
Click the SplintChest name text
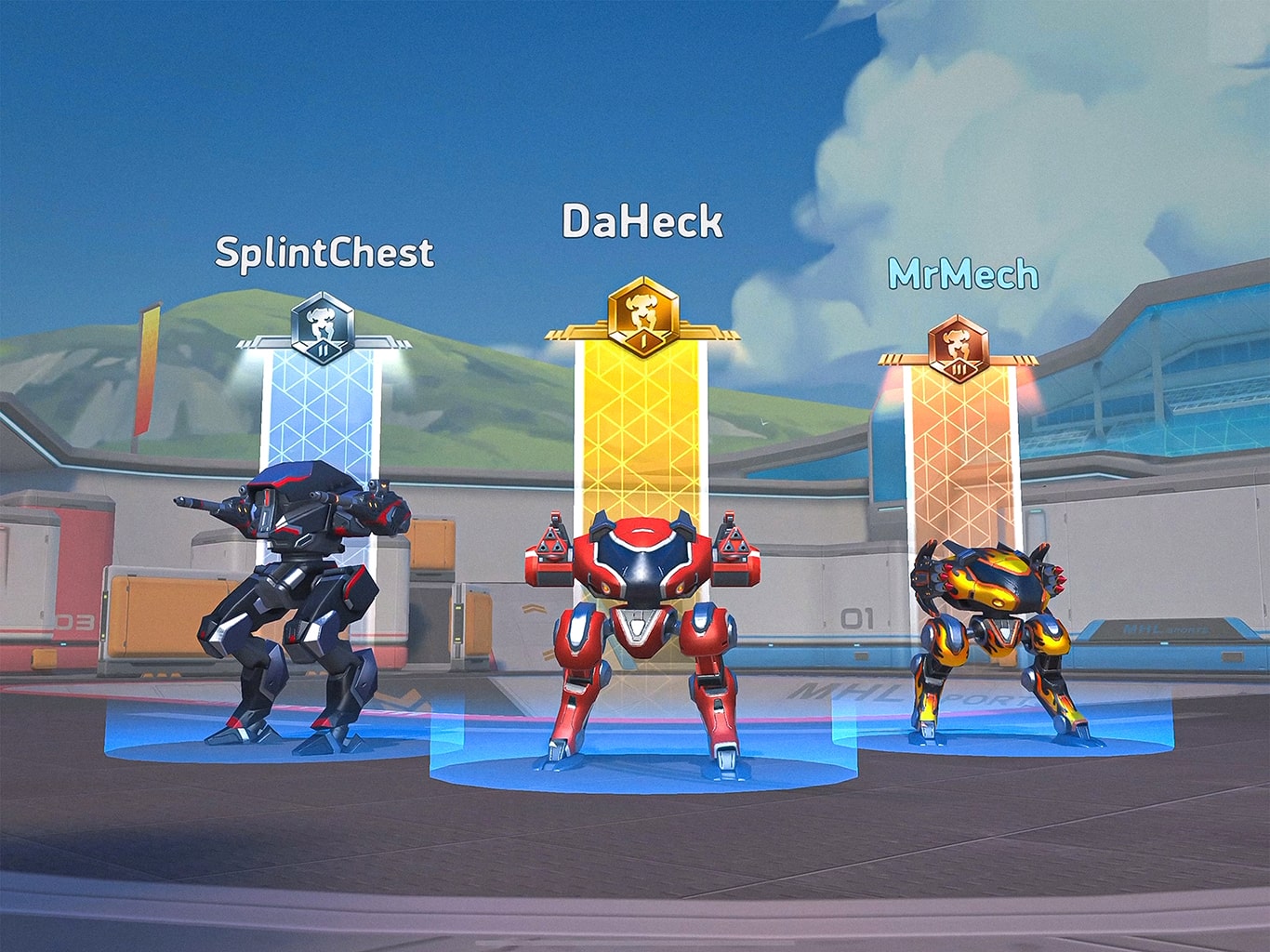click(324, 252)
